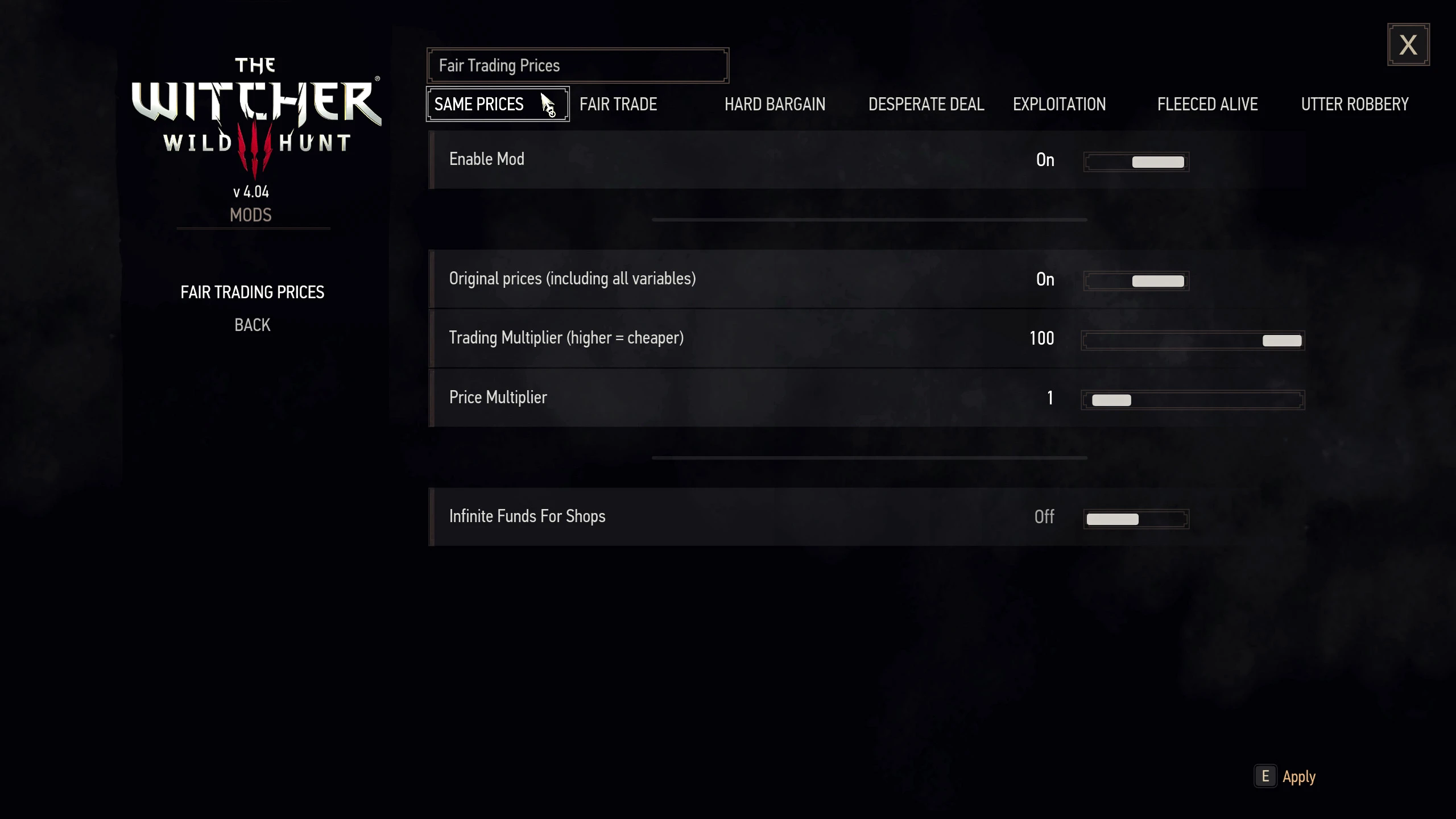Toggle Original prices setting
Screen dimensions: 1456x819
tap(1136, 281)
